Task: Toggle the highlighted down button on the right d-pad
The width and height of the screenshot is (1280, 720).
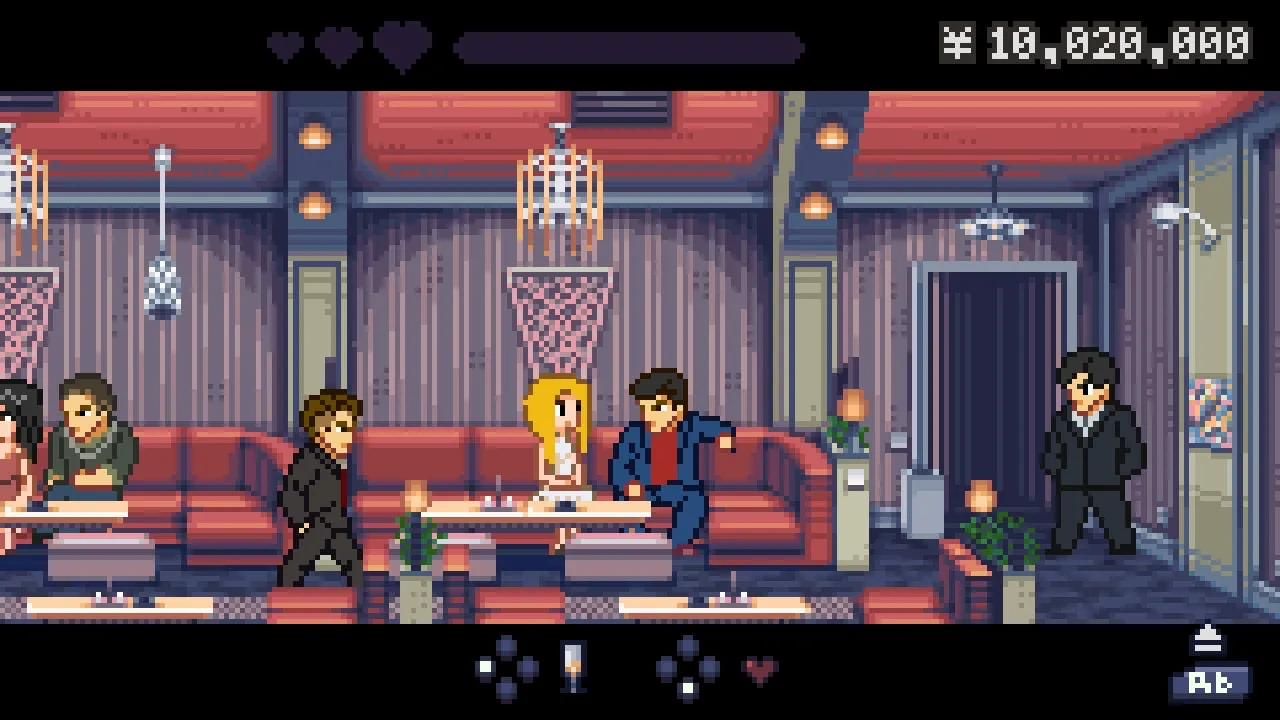Action: point(689,686)
